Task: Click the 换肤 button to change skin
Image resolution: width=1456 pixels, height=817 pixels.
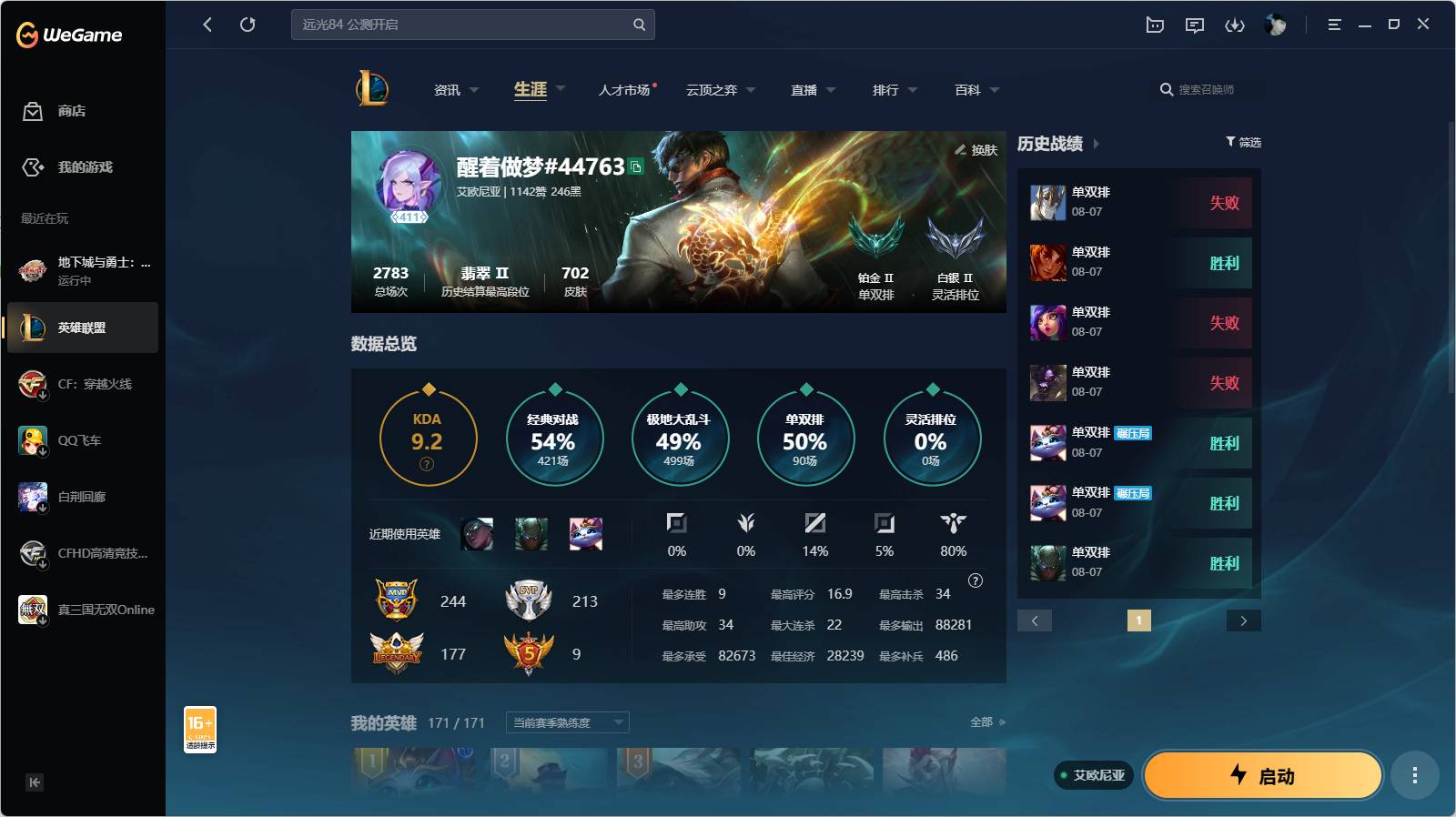Action: click(x=976, y=150)
